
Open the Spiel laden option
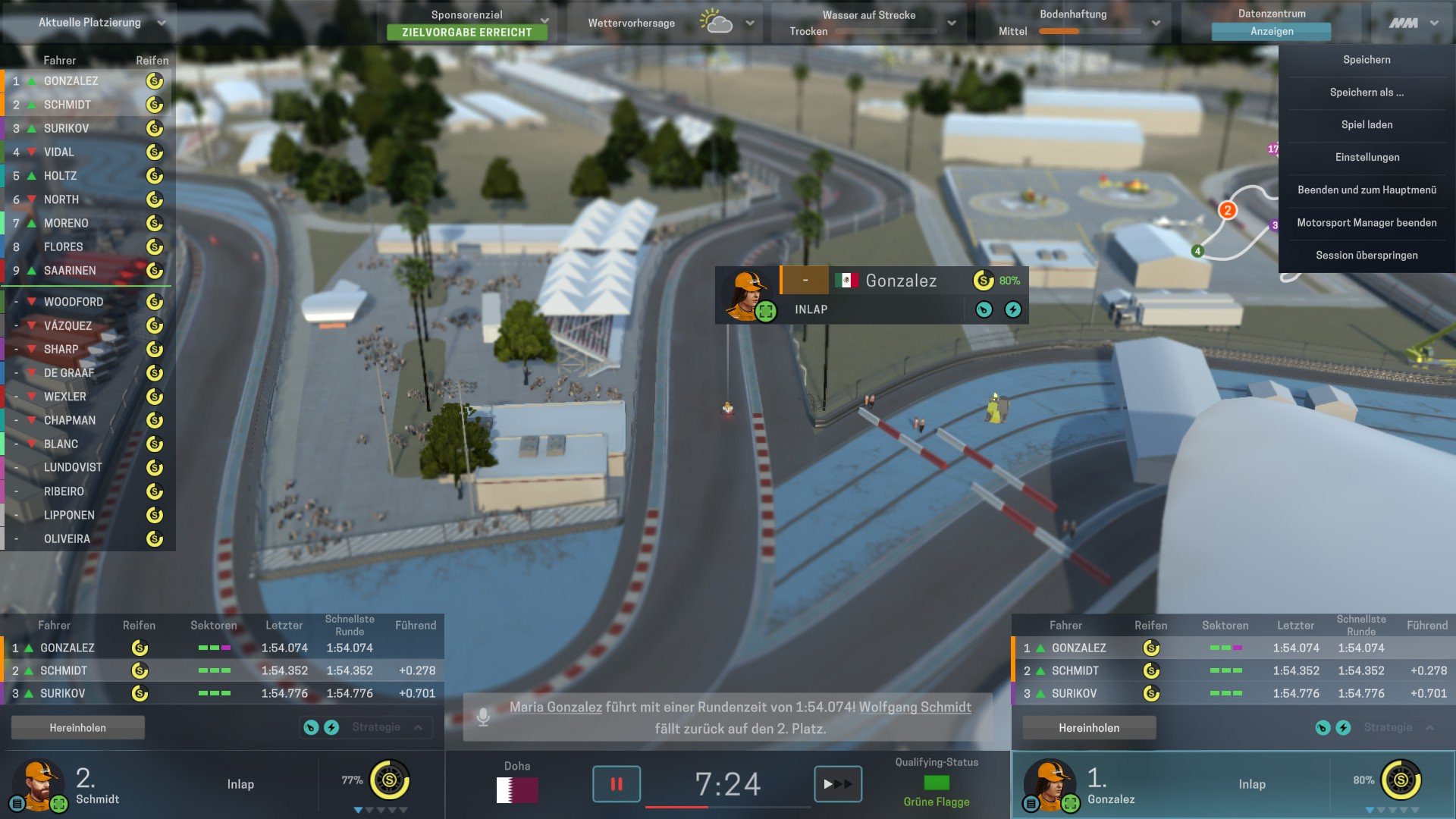pyautogui.click(x=1367, y=125)
